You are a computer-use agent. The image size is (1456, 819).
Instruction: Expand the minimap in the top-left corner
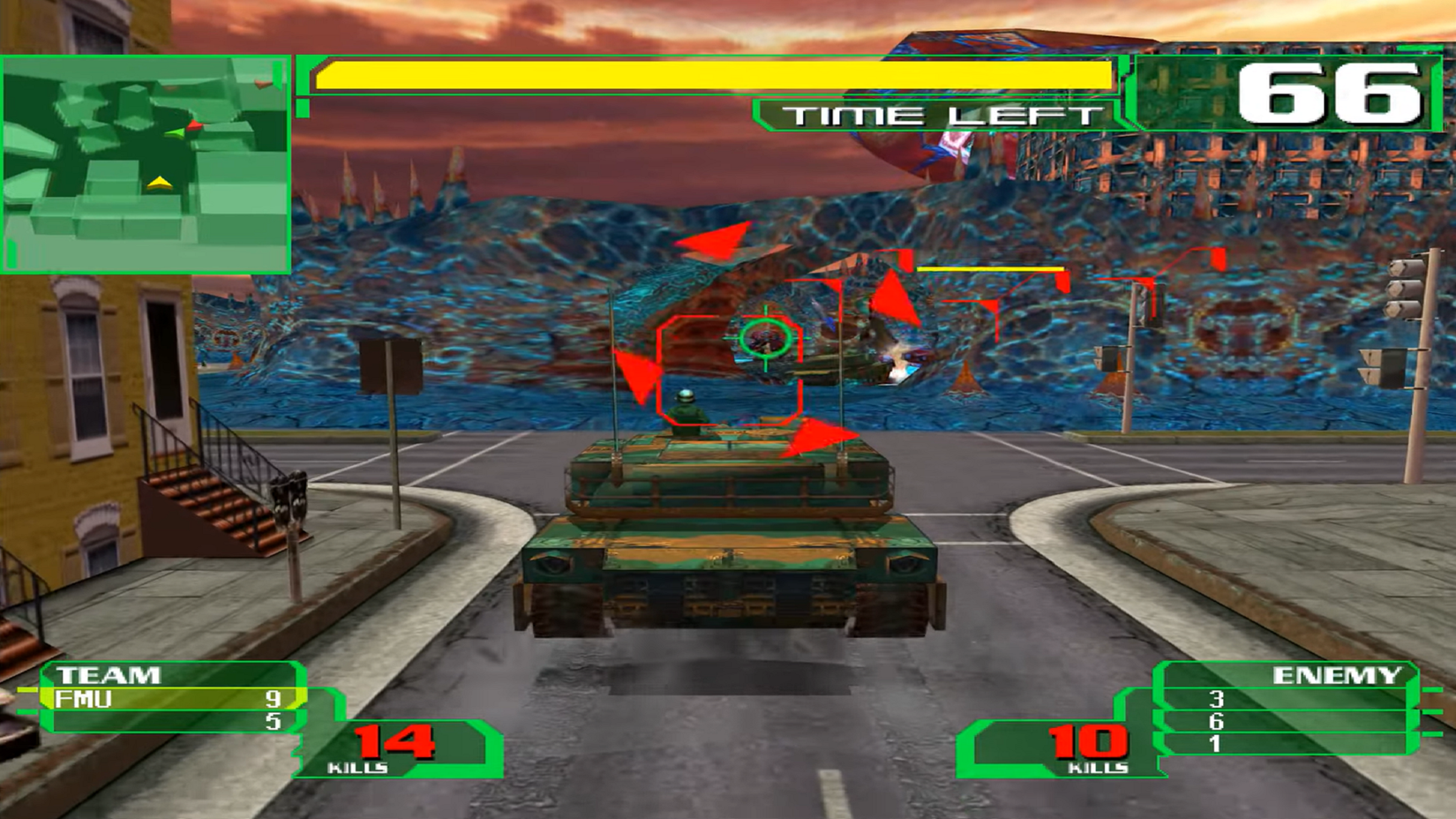pyautogui.click(x=146, y=163)
